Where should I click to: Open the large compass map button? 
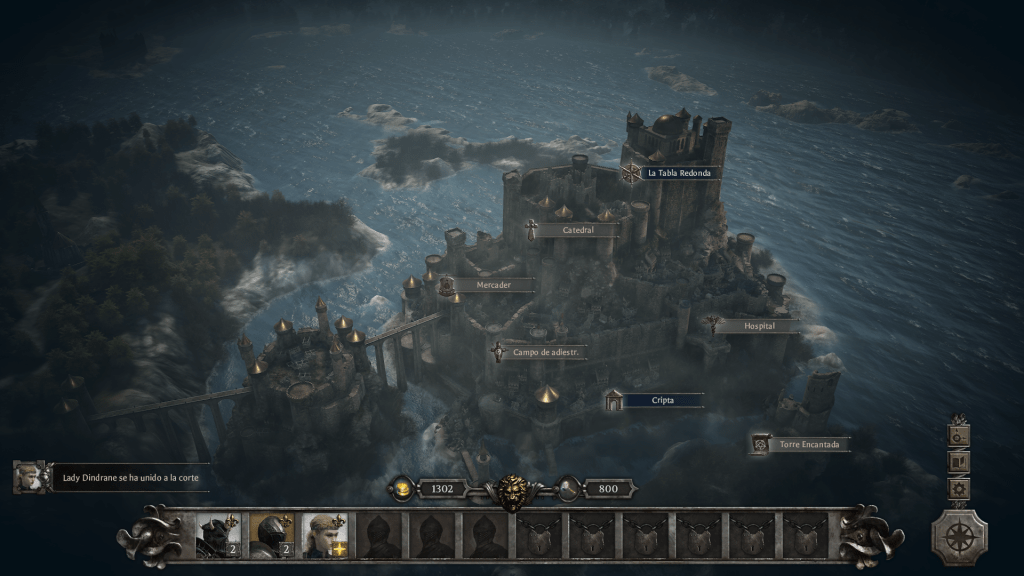(x=959, y=536)
